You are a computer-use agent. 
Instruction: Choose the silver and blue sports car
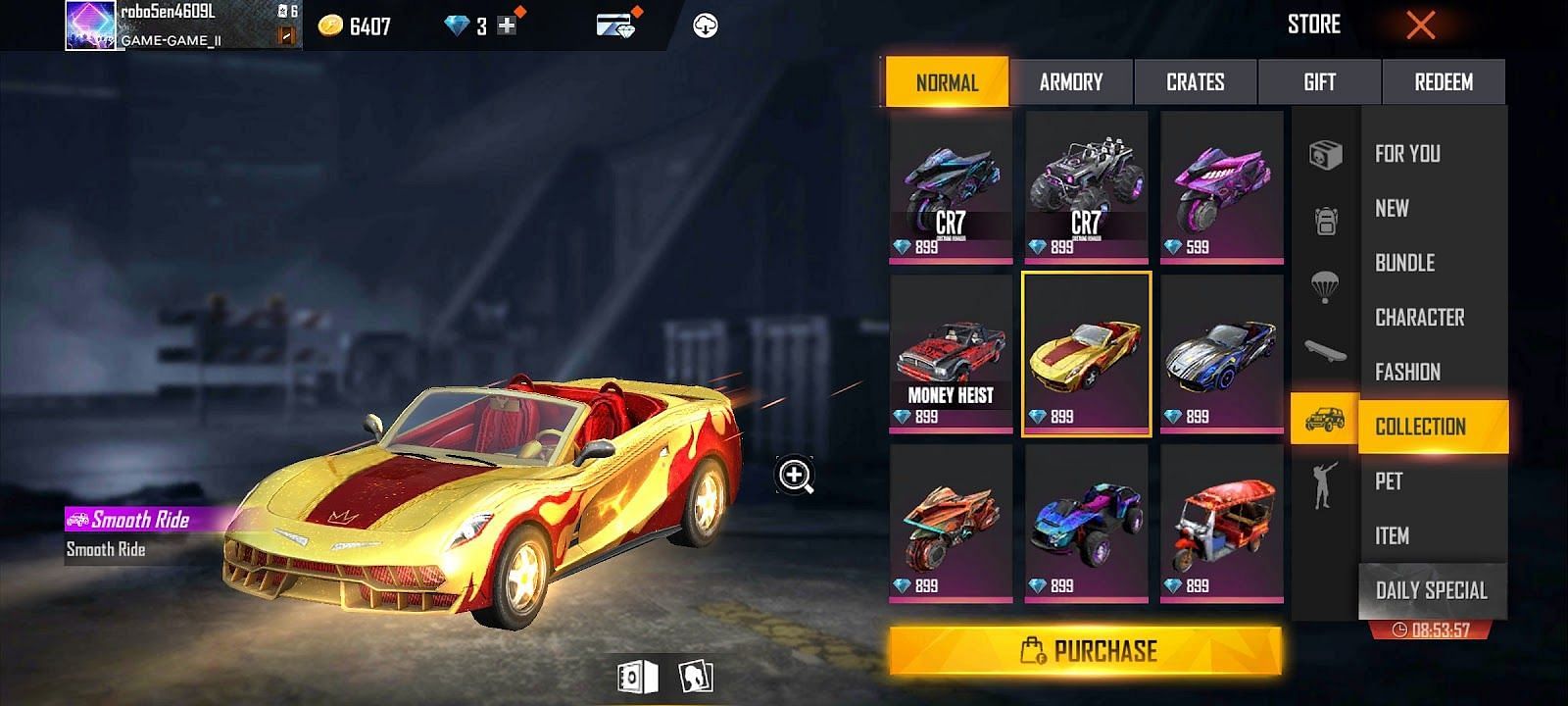click(1221, 355)
